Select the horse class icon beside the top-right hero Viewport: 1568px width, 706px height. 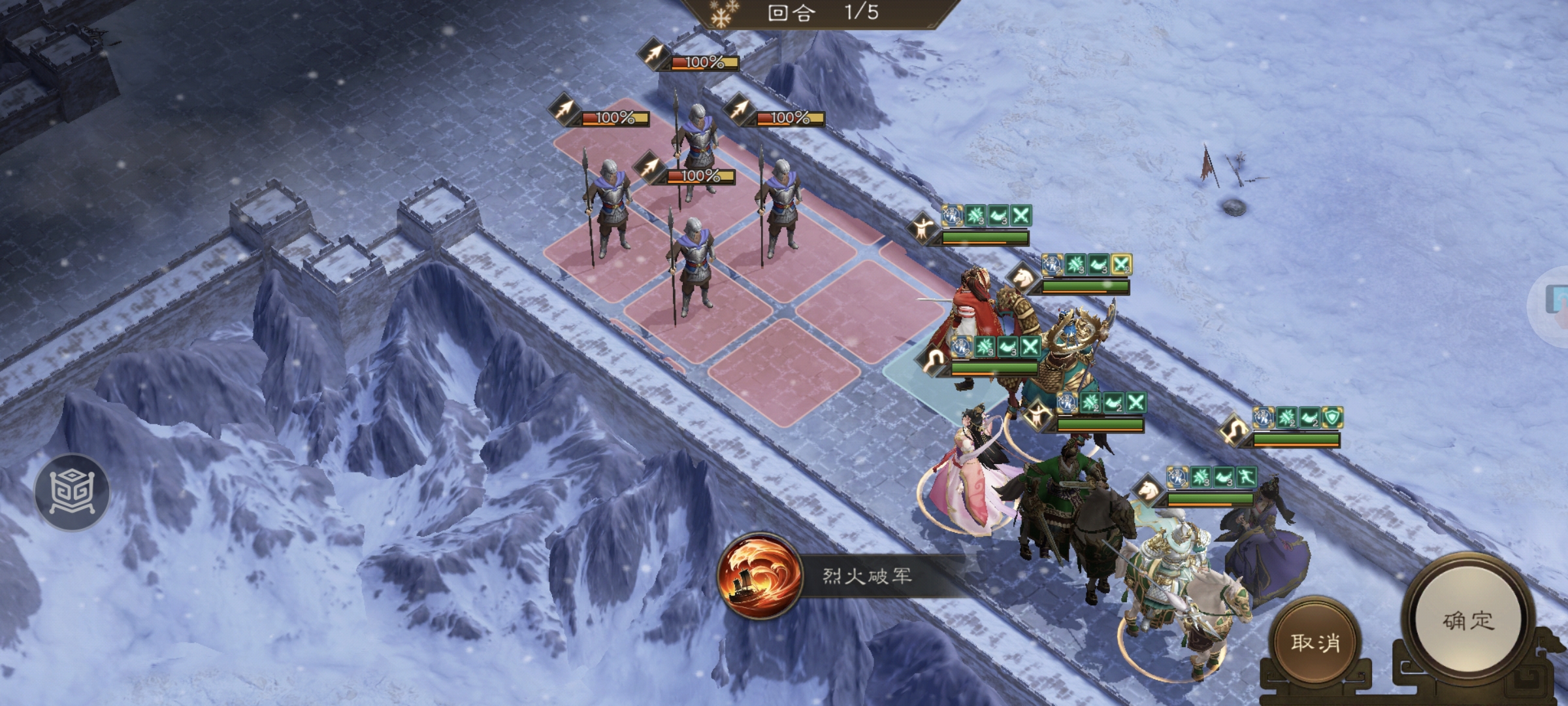[x=1022, y=278]
